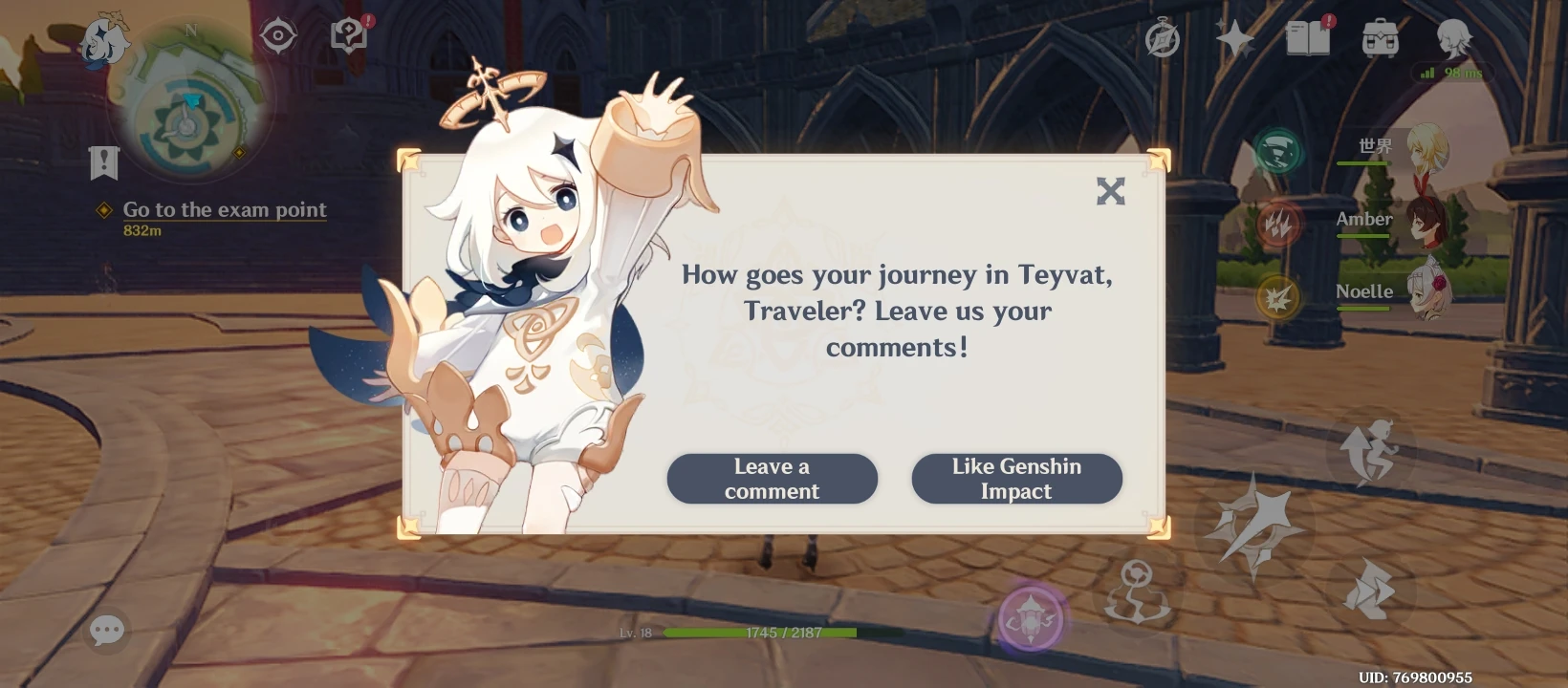Image resolution: width=1568 pixels, height=688 pixels.
Task: Click the Leave a comment button
Action: click(x=772, y=478)
